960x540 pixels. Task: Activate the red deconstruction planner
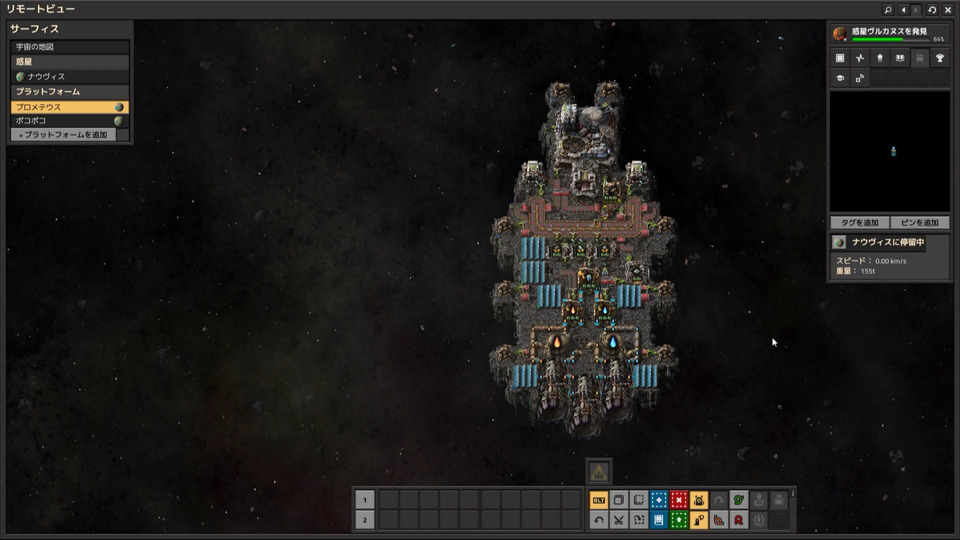click(x=679, y=500)
